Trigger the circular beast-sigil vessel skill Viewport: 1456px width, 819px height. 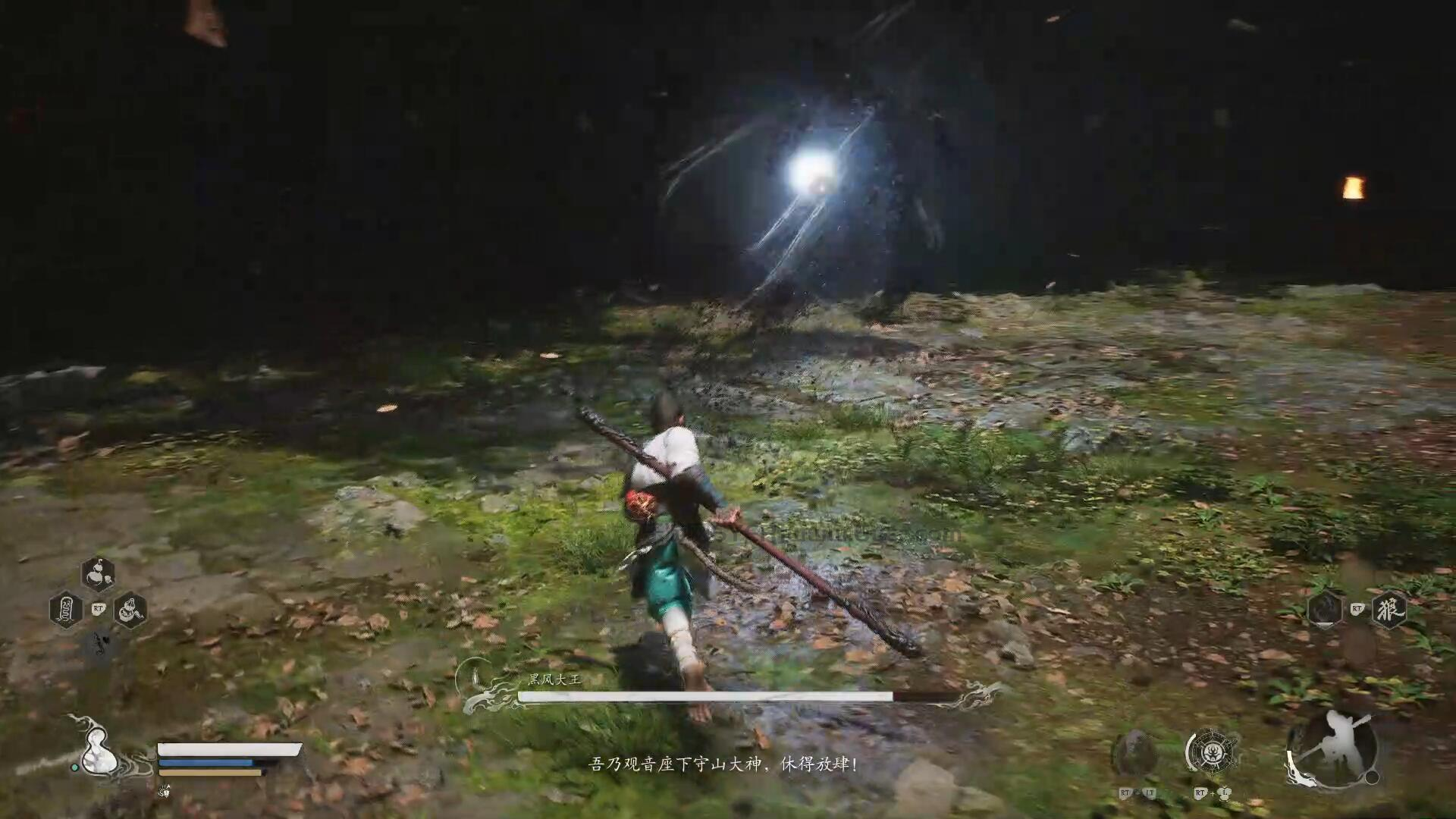click(x=1211, y=752)
